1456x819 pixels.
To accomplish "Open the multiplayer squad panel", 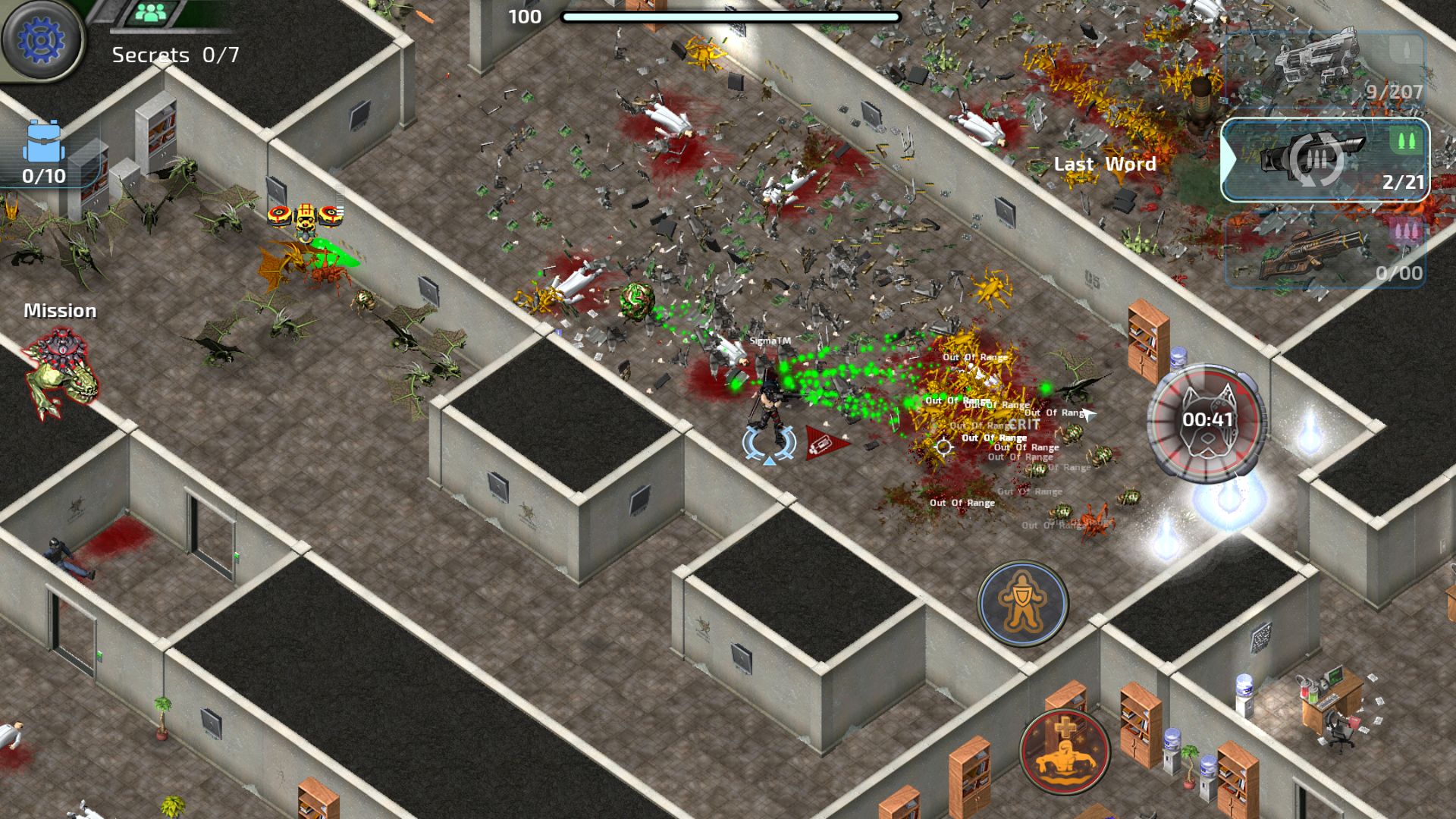I will (154, 13).
